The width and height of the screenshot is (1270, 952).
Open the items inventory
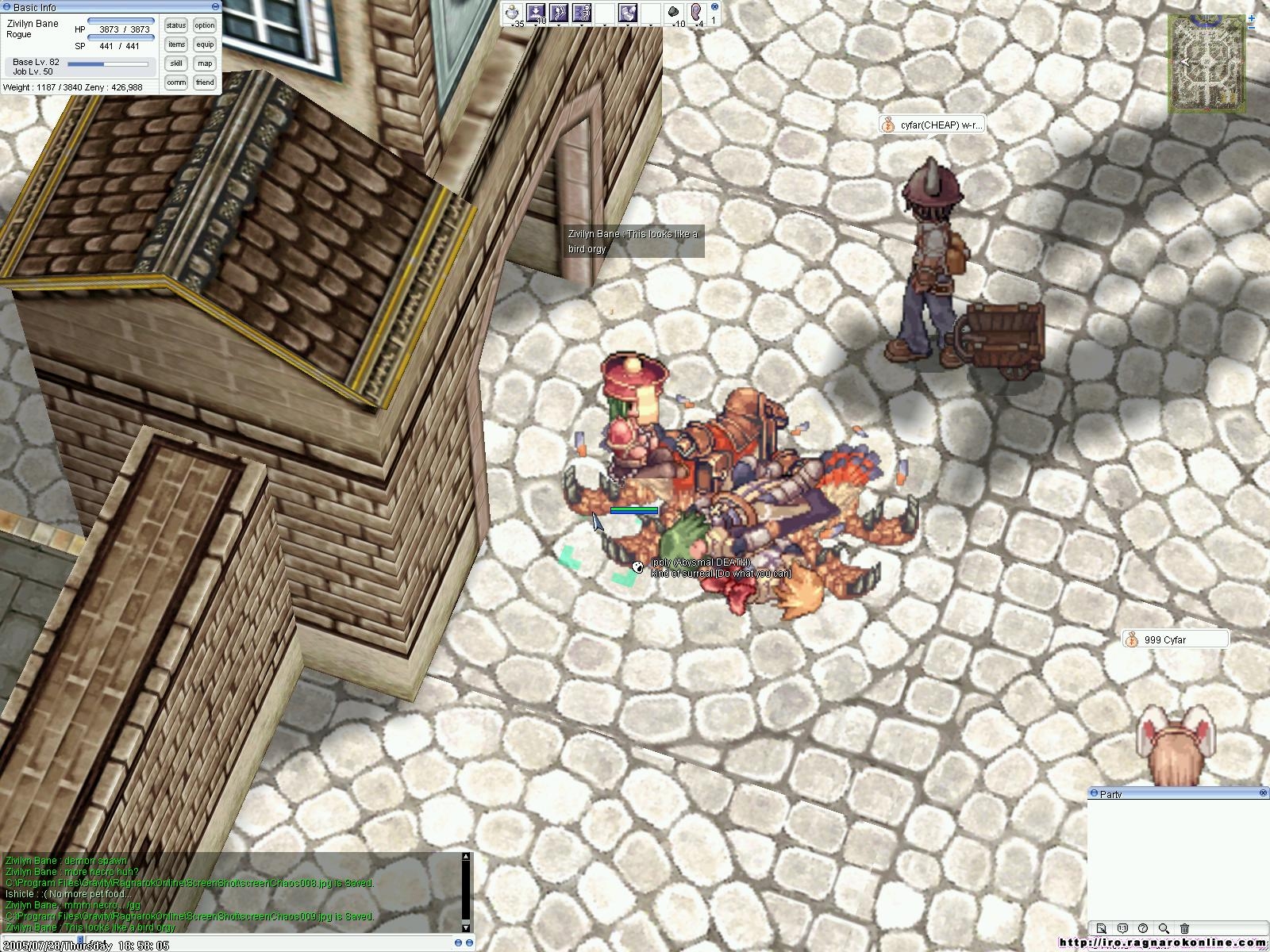coord(176,44)
